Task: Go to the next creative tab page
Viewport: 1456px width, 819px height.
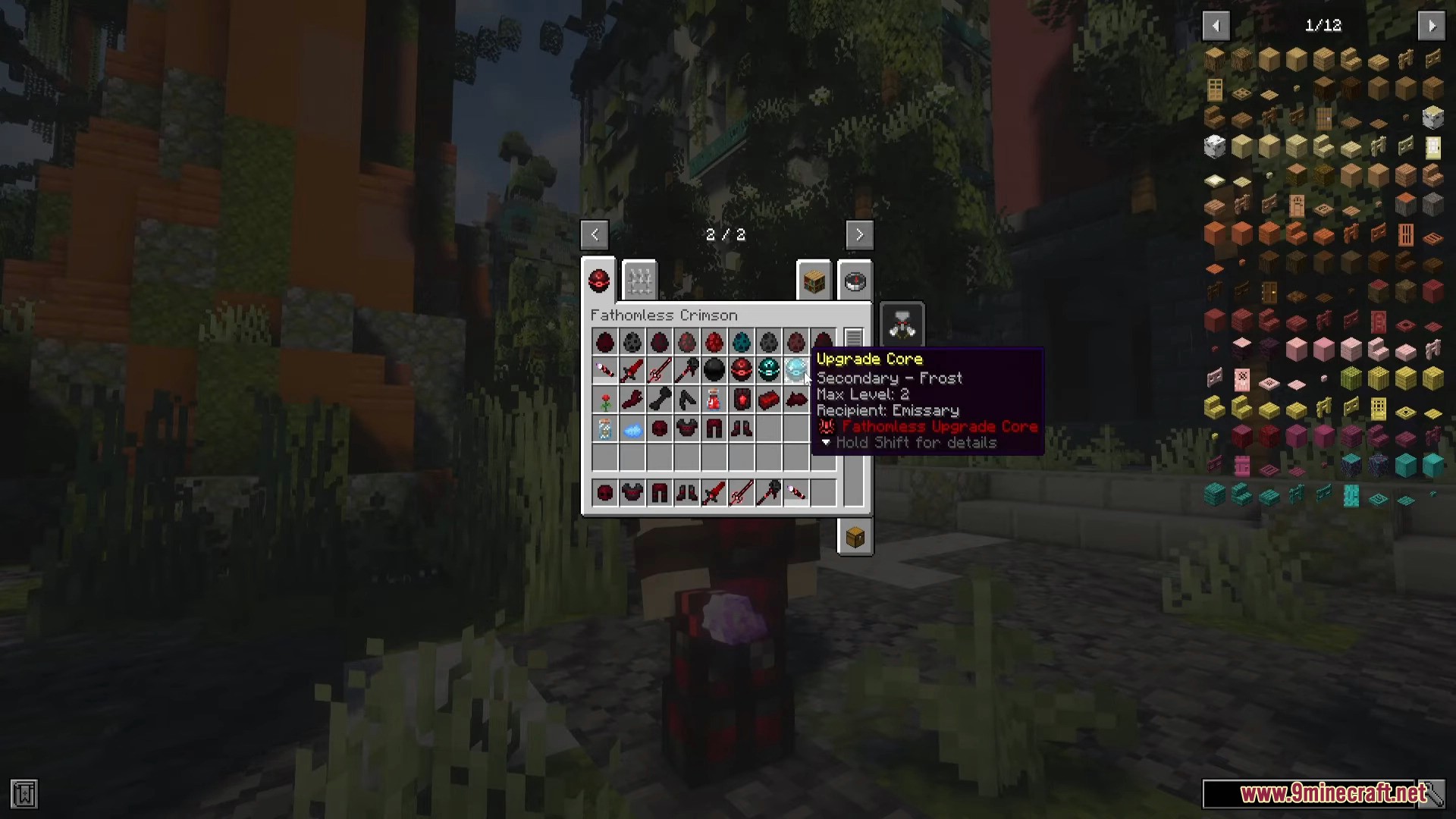Action: (859, 235)
